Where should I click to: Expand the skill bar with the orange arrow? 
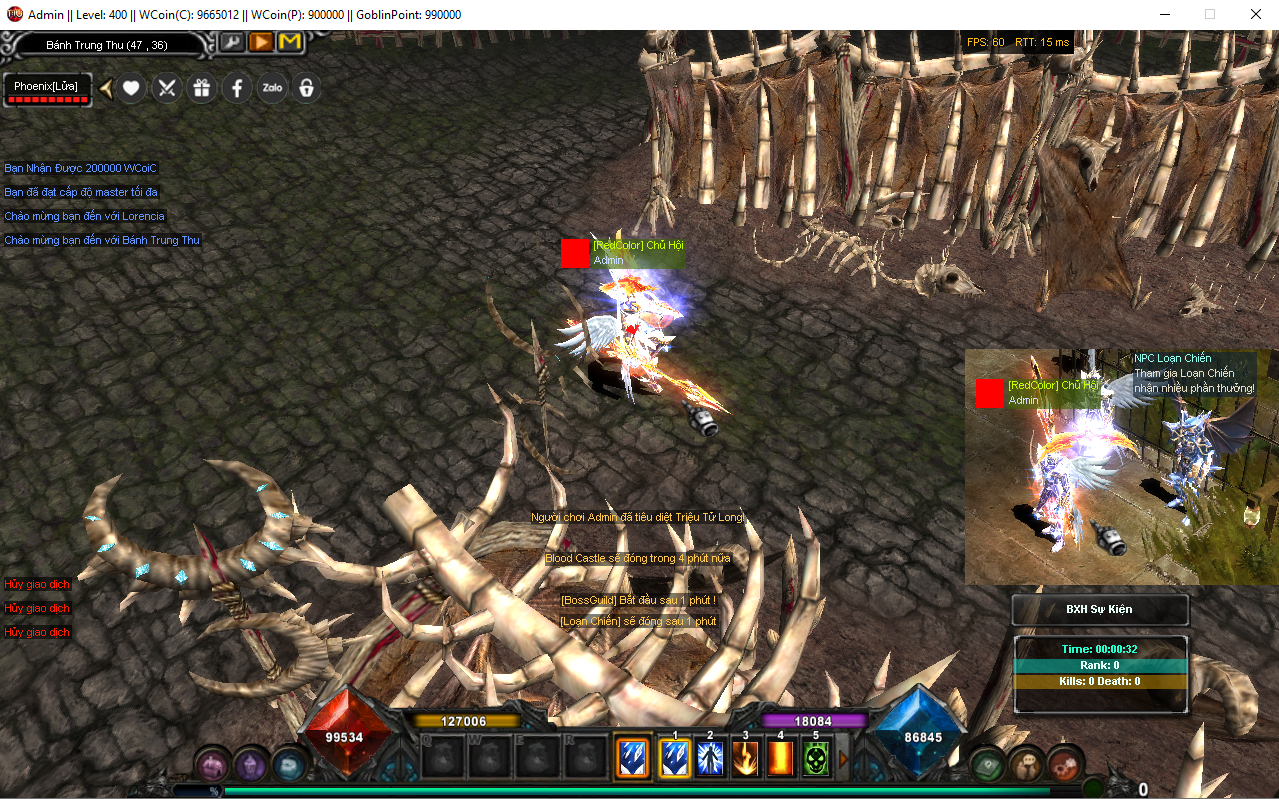[x=843, y=759]
